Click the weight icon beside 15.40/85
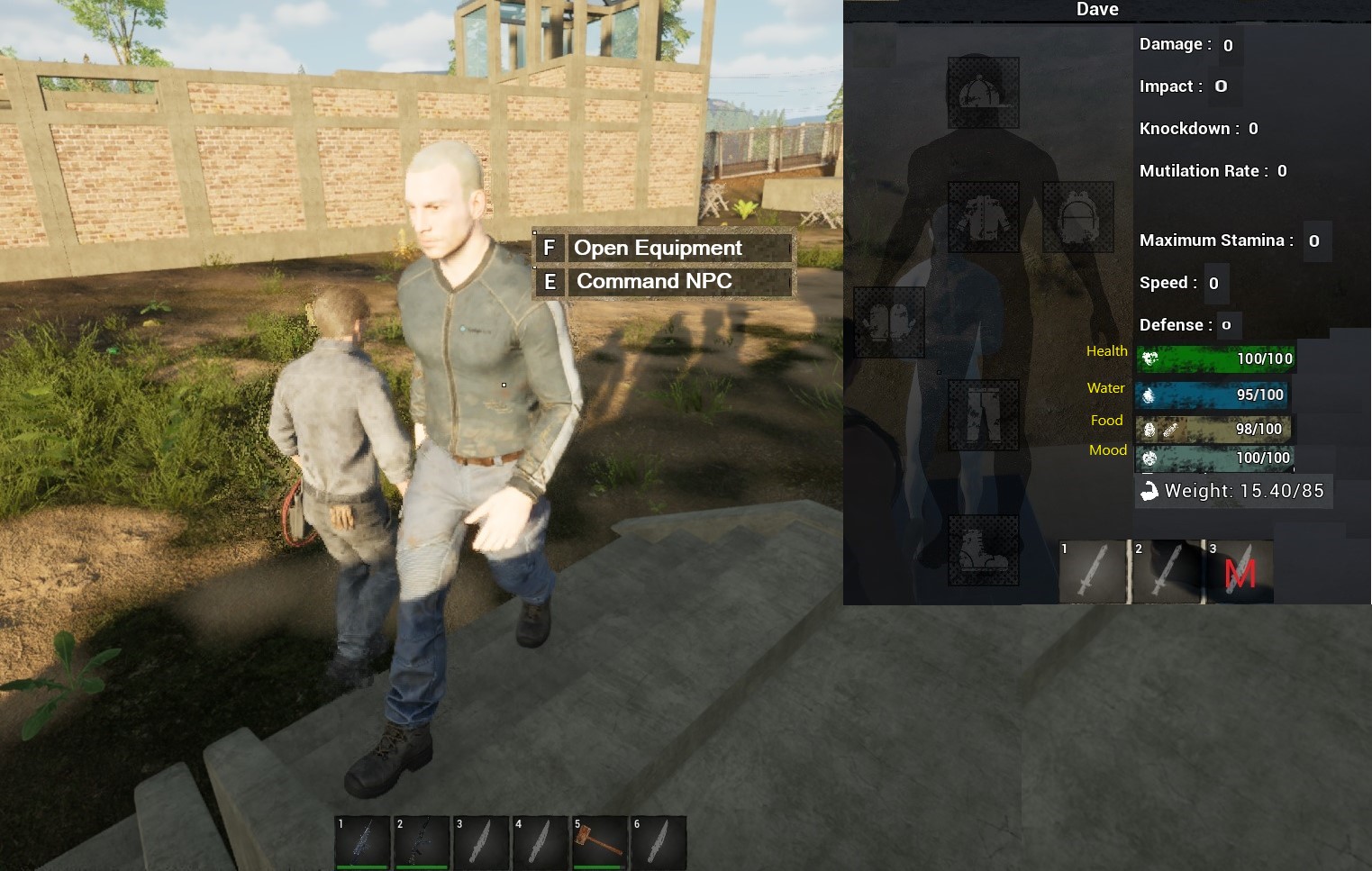Viewport: 1372px width, 871px height. tap(1149, 491)
